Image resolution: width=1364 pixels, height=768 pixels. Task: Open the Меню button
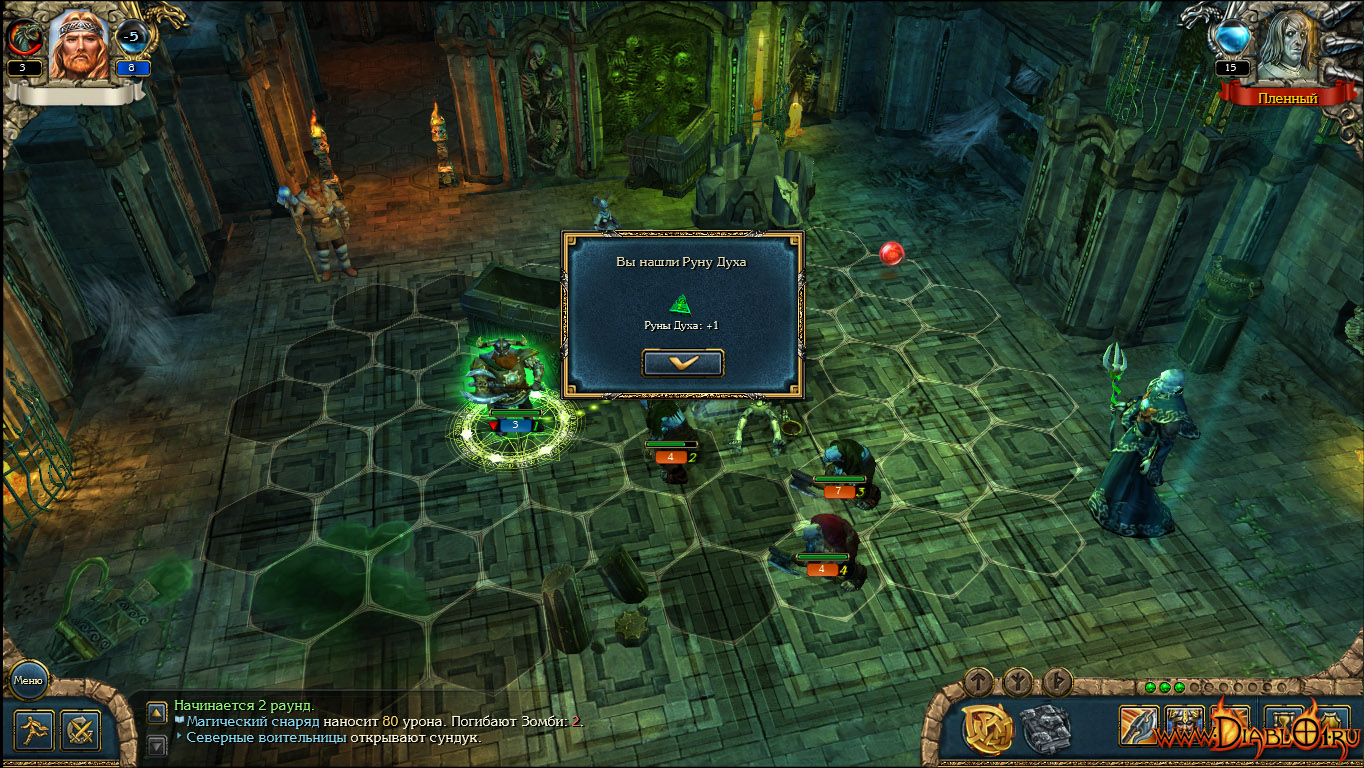[x=27, y=681]
